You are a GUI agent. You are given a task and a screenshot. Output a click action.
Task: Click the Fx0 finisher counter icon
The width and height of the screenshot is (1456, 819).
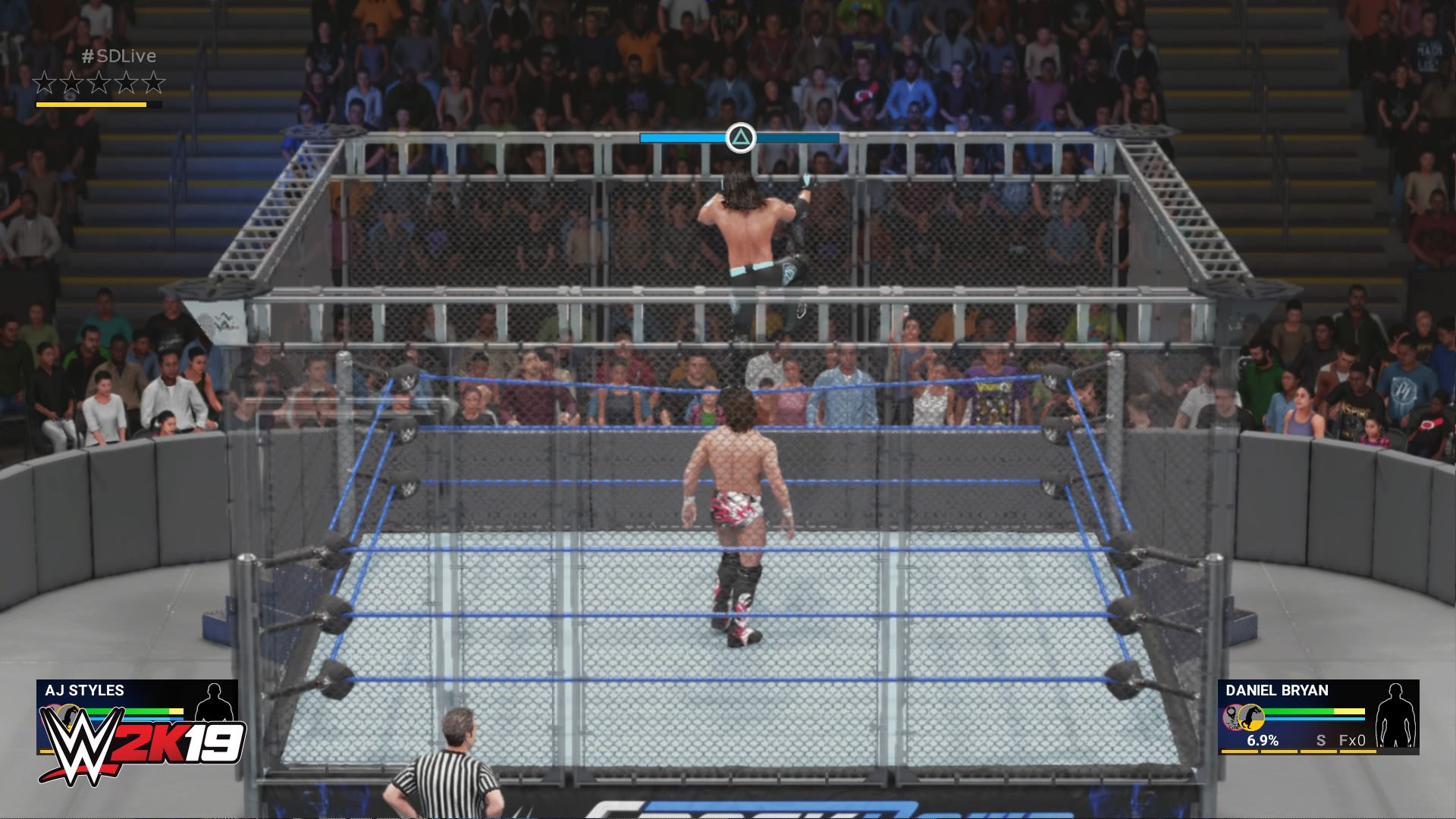click(1352, 739)
